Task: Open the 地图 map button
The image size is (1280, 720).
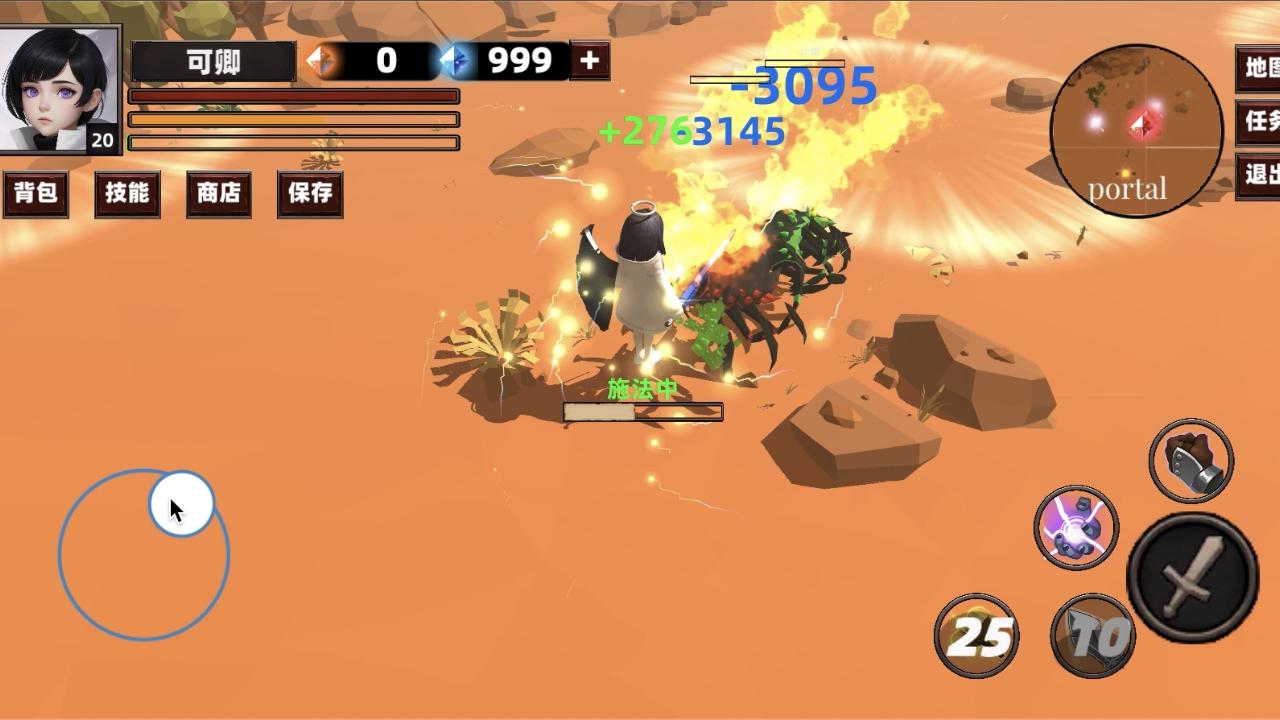Action: coord(1259,68)
